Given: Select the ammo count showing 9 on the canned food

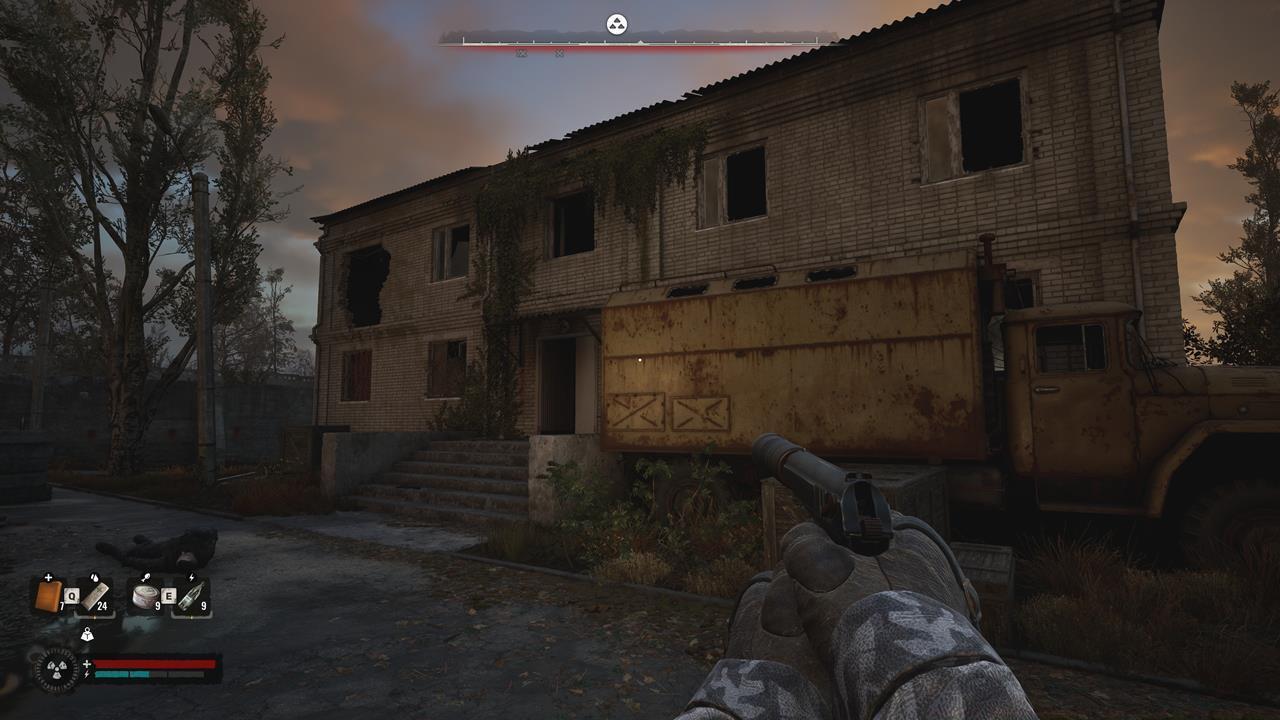Looking at the screenshot, I should [x=157, y=605].
